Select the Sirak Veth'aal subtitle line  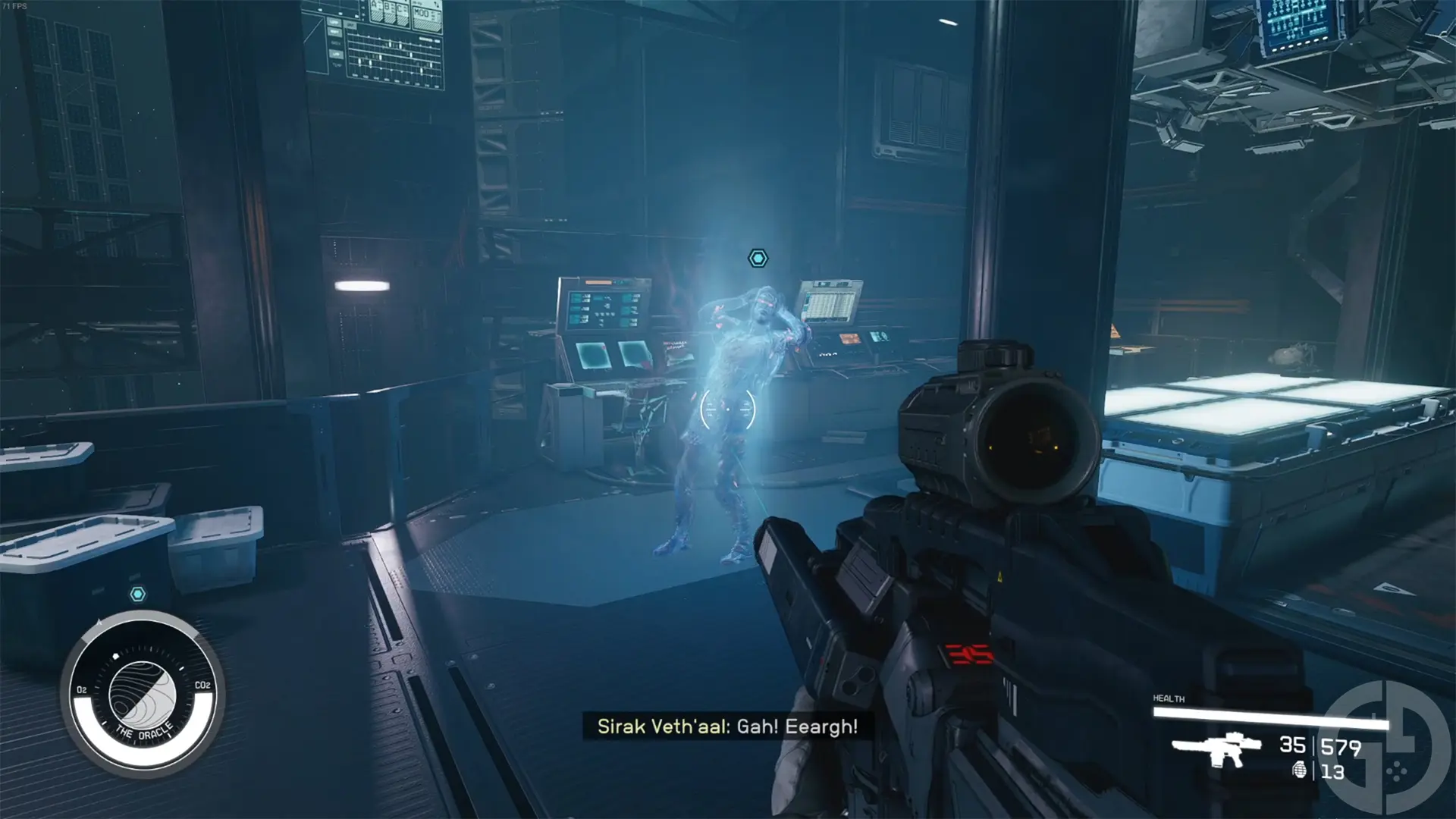point(726,726)
